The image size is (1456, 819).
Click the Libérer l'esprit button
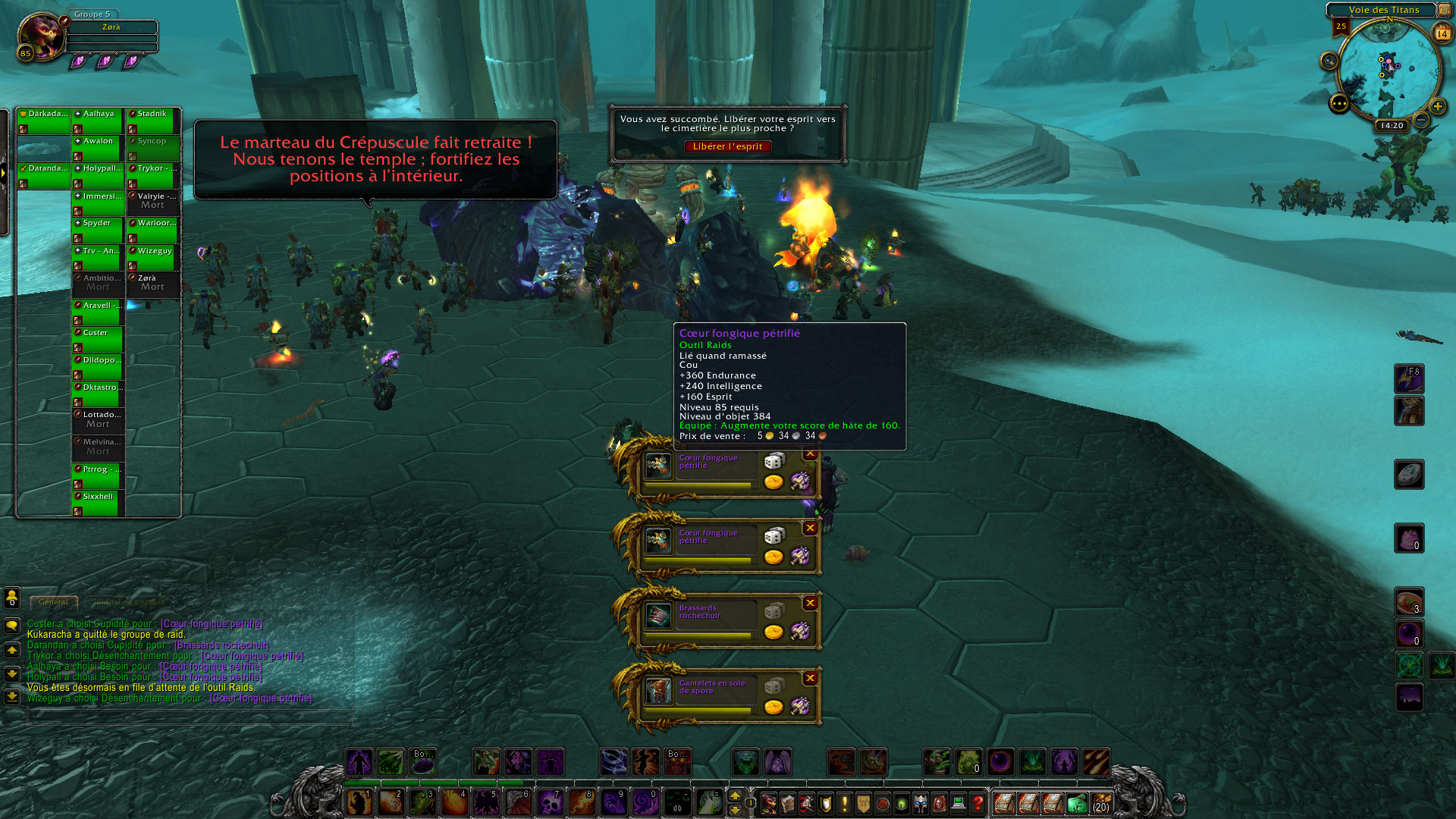pyautogui.click(x=727, y=146)
